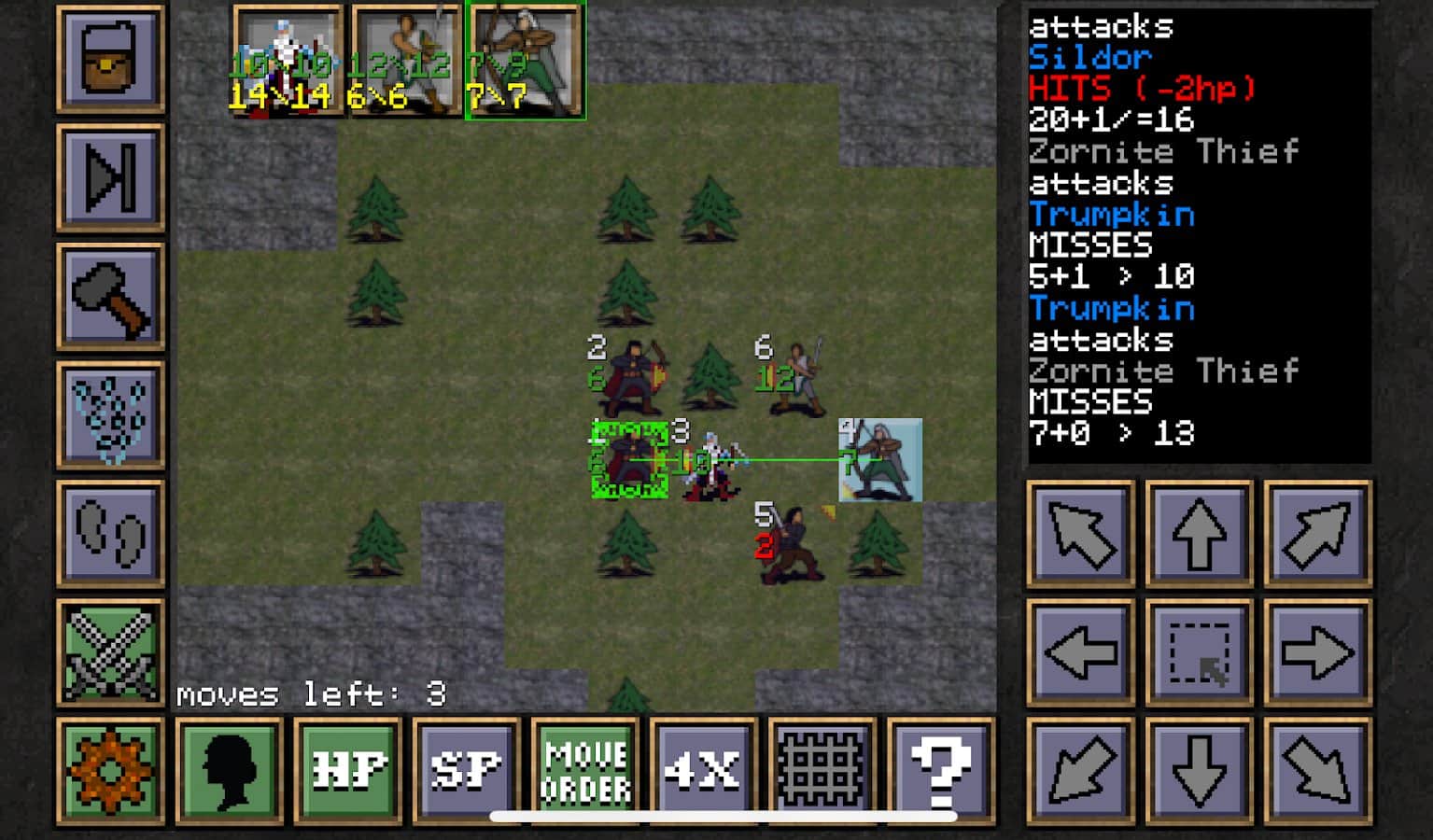Viewport: 1433px width, 840px height.
Task: Switch game speed with 4X button
Action: point(703,770)
